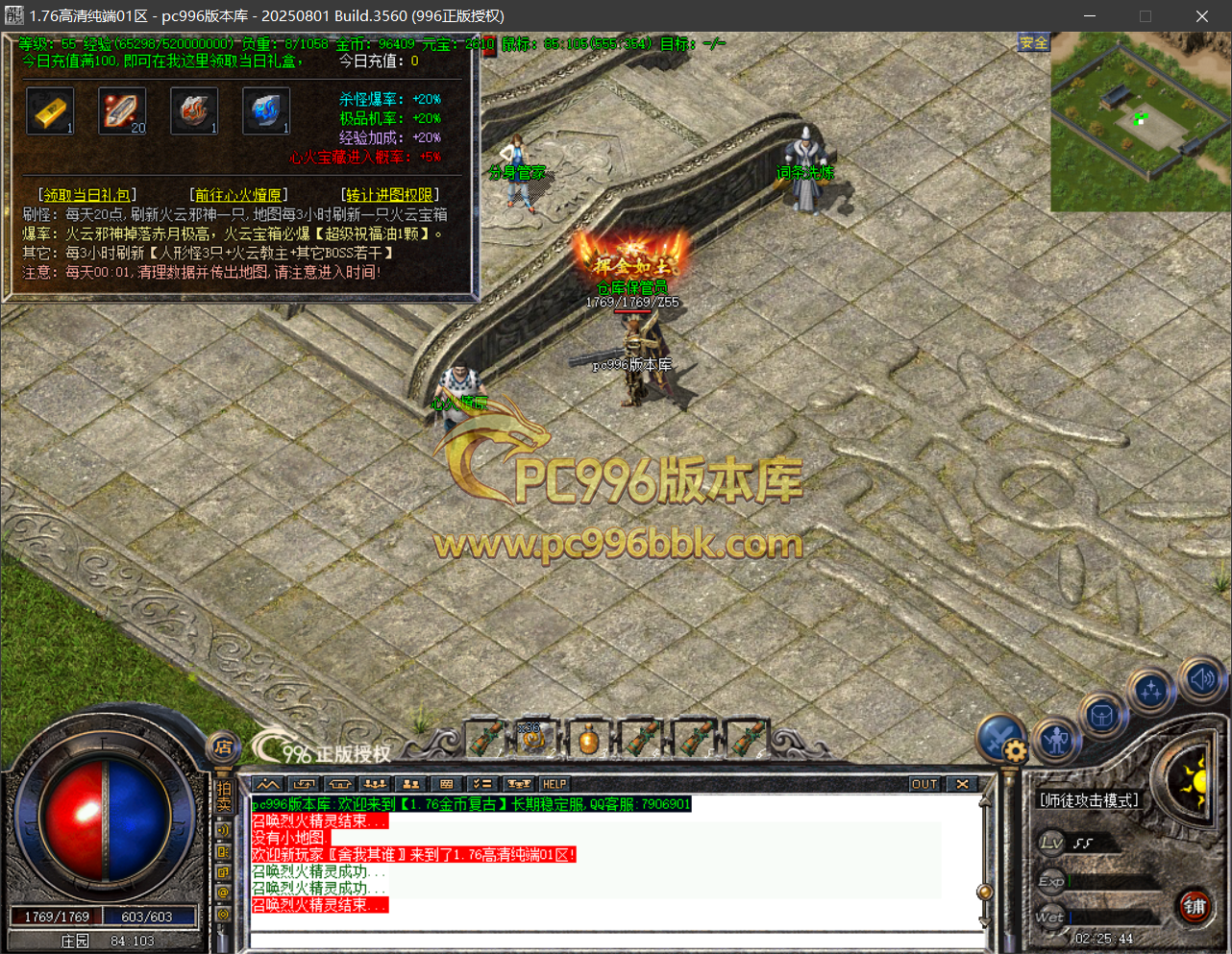Choose the 前往心火燎原 teleport link
Screen dimensions: 1232x954
pos(239,195)
